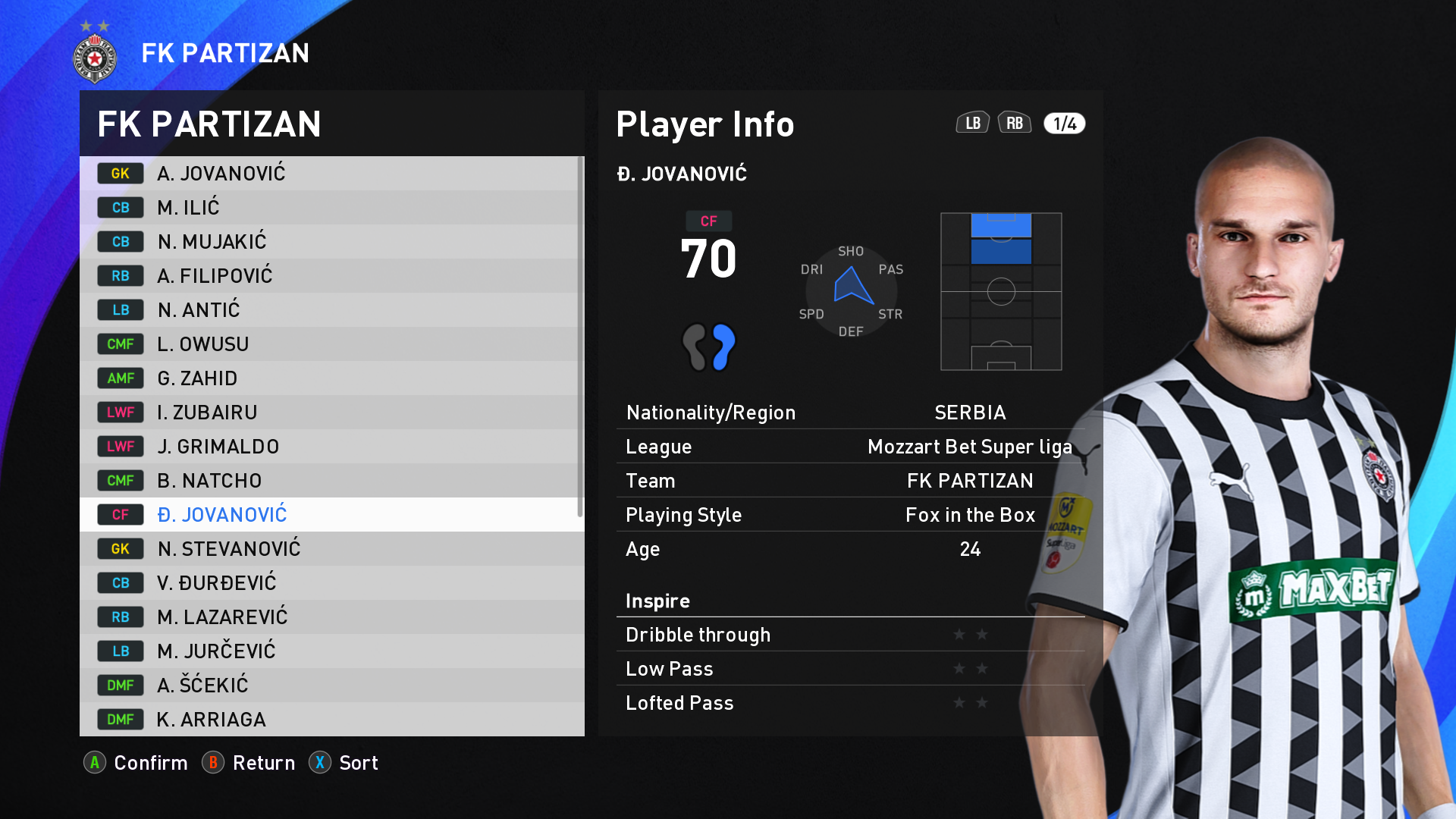Choose V. Đurđević from the roster
Viewport: 1456px width, 819px height.
331,583
